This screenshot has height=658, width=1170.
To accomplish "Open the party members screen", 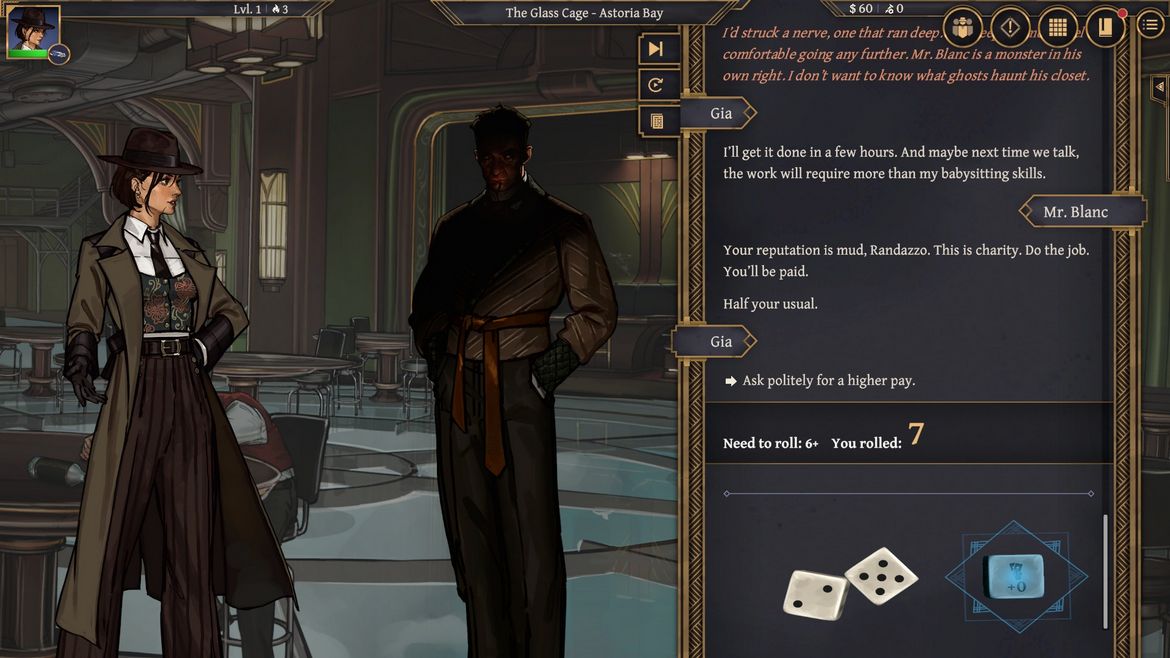I will coord(962,28).
